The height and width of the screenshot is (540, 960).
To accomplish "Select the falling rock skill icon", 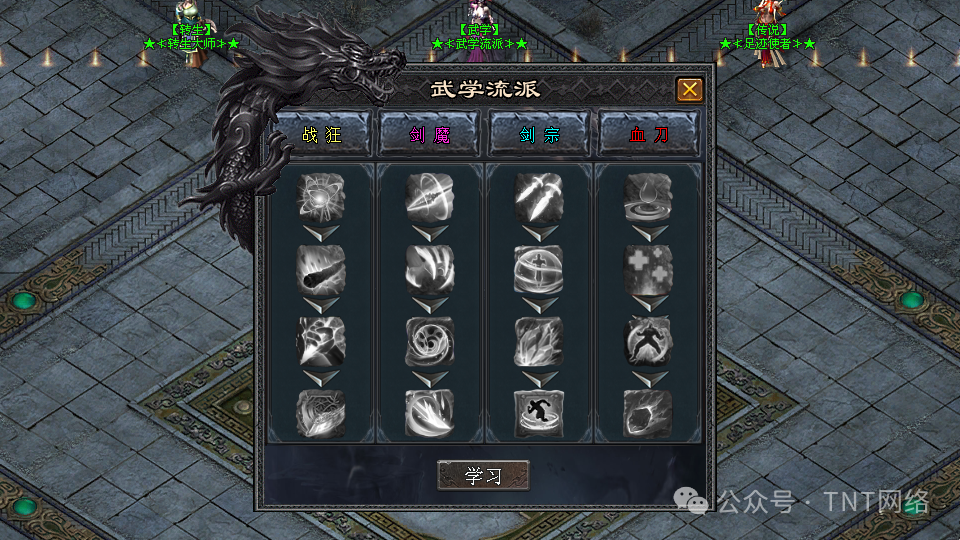I will (x=648, y=413).
